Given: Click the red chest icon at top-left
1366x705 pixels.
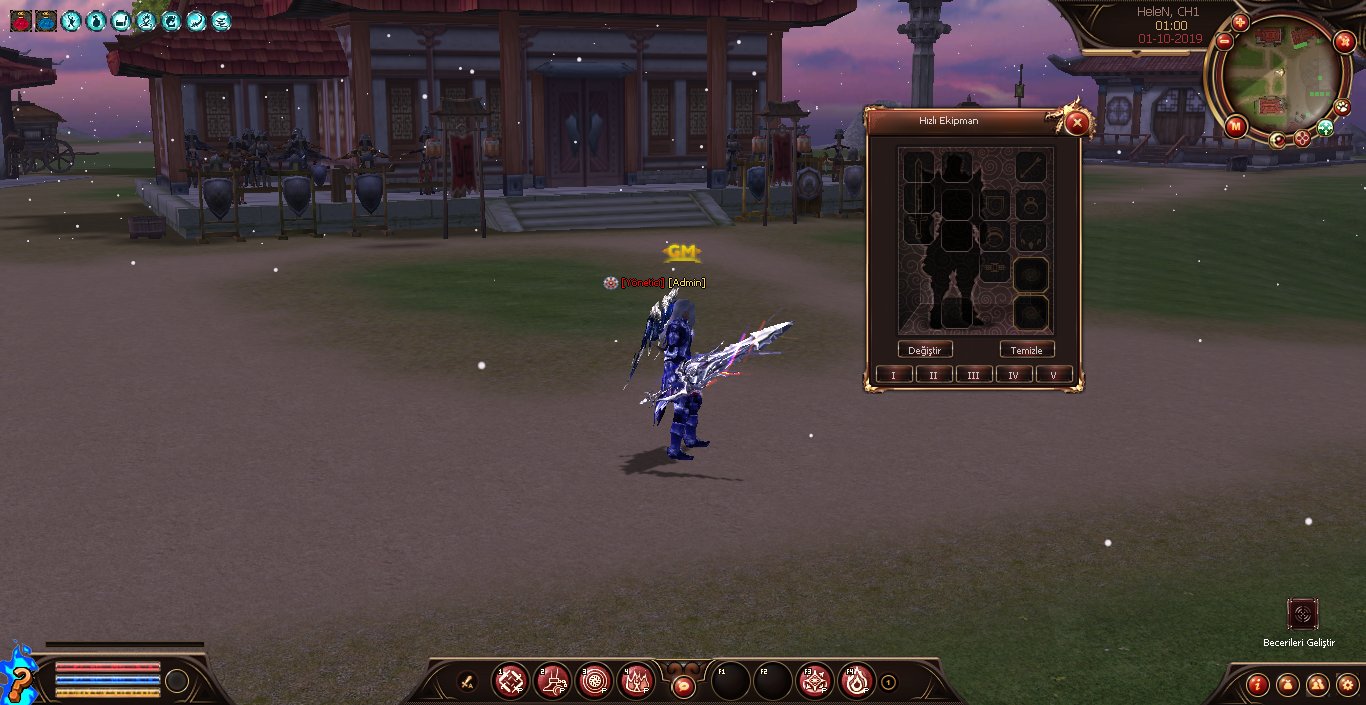Looking at the screenshot, I should coord(20,20).
